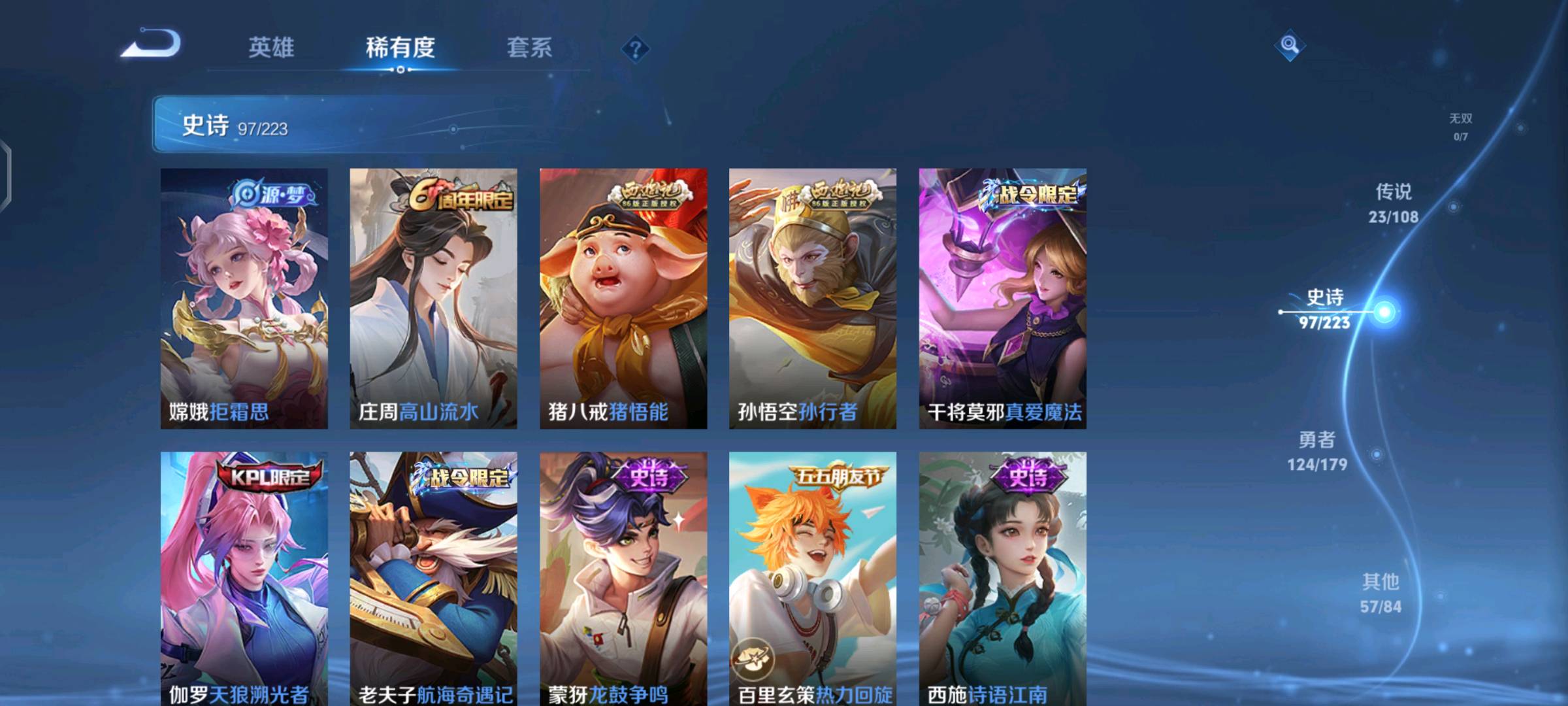Jump to the 传说 rarity section

(x=1394, y=203)
